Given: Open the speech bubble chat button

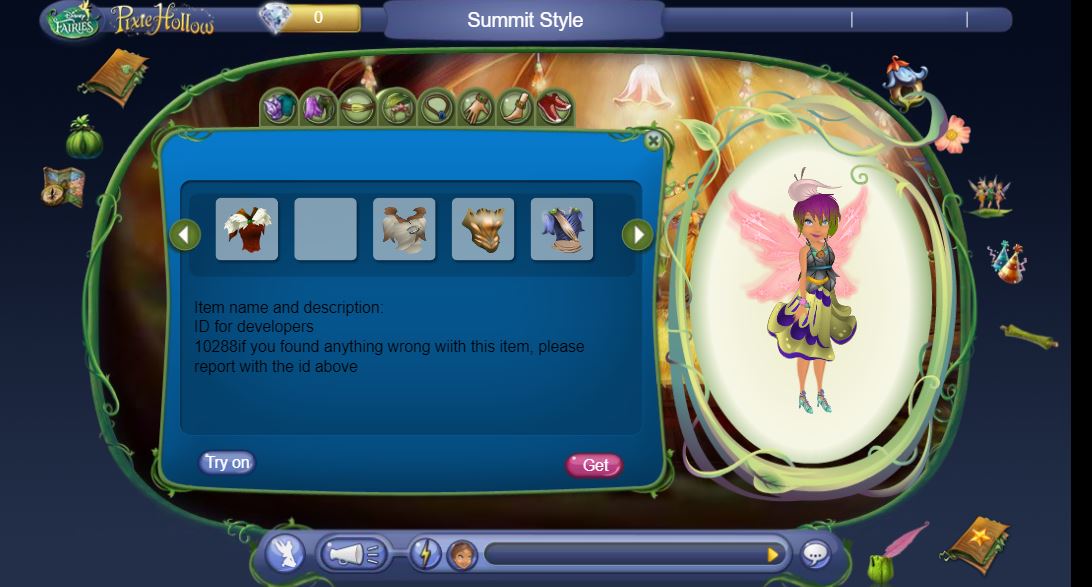Looking at the screenshot, I should pos(816,554).
